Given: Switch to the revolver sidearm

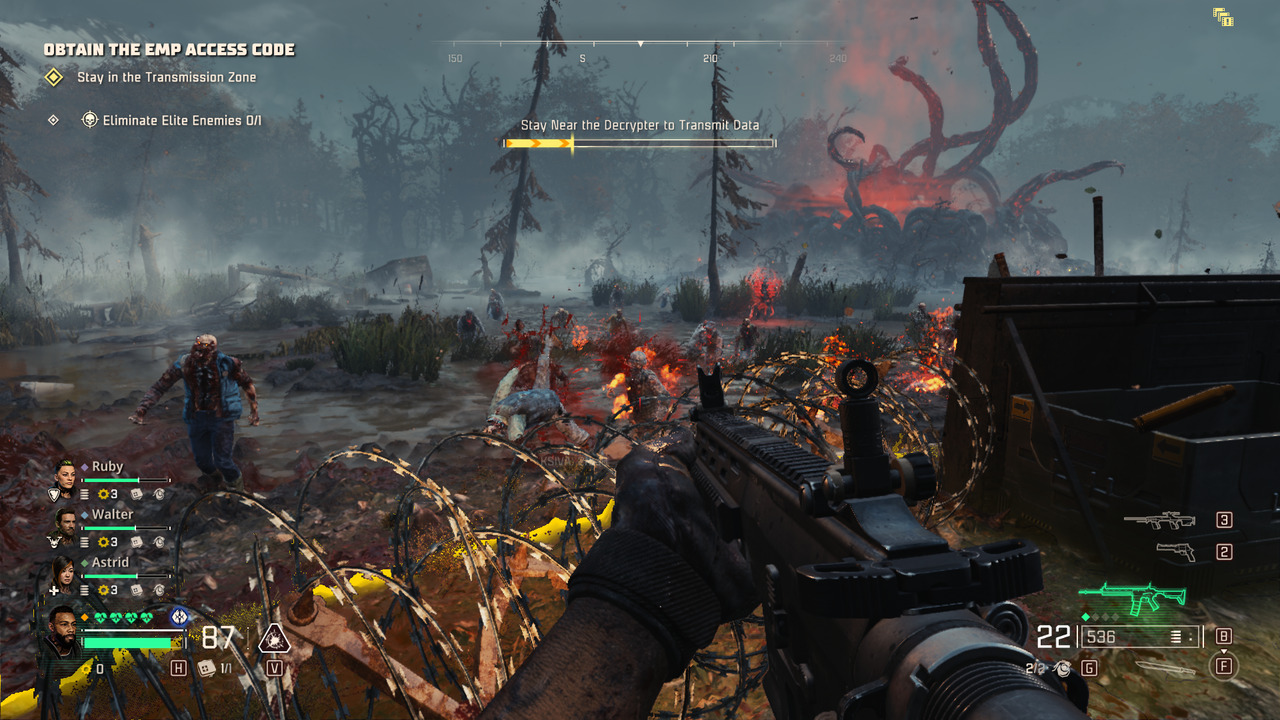Looking at the screenshot, I should tap(1174, 551).
